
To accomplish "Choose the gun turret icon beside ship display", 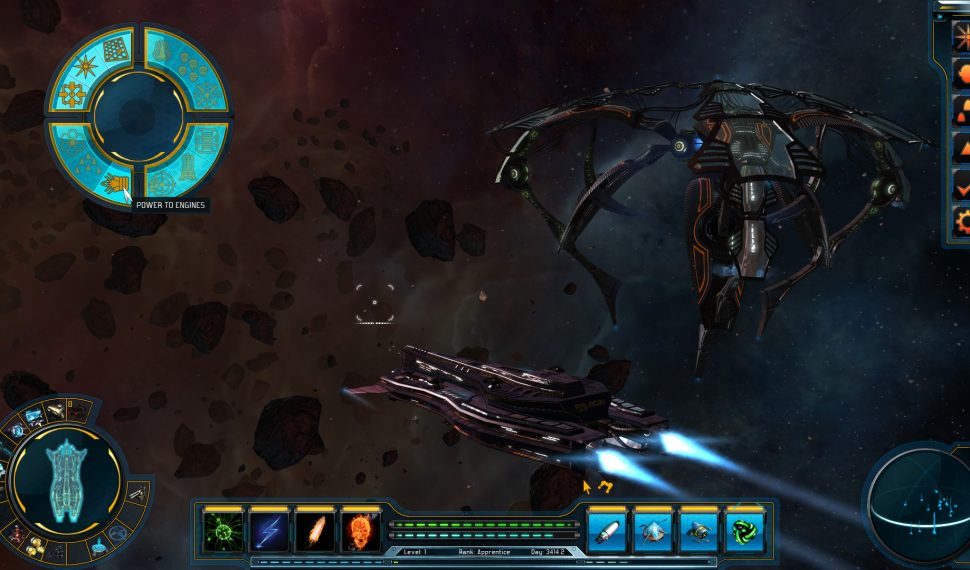I will click(138, 490).
